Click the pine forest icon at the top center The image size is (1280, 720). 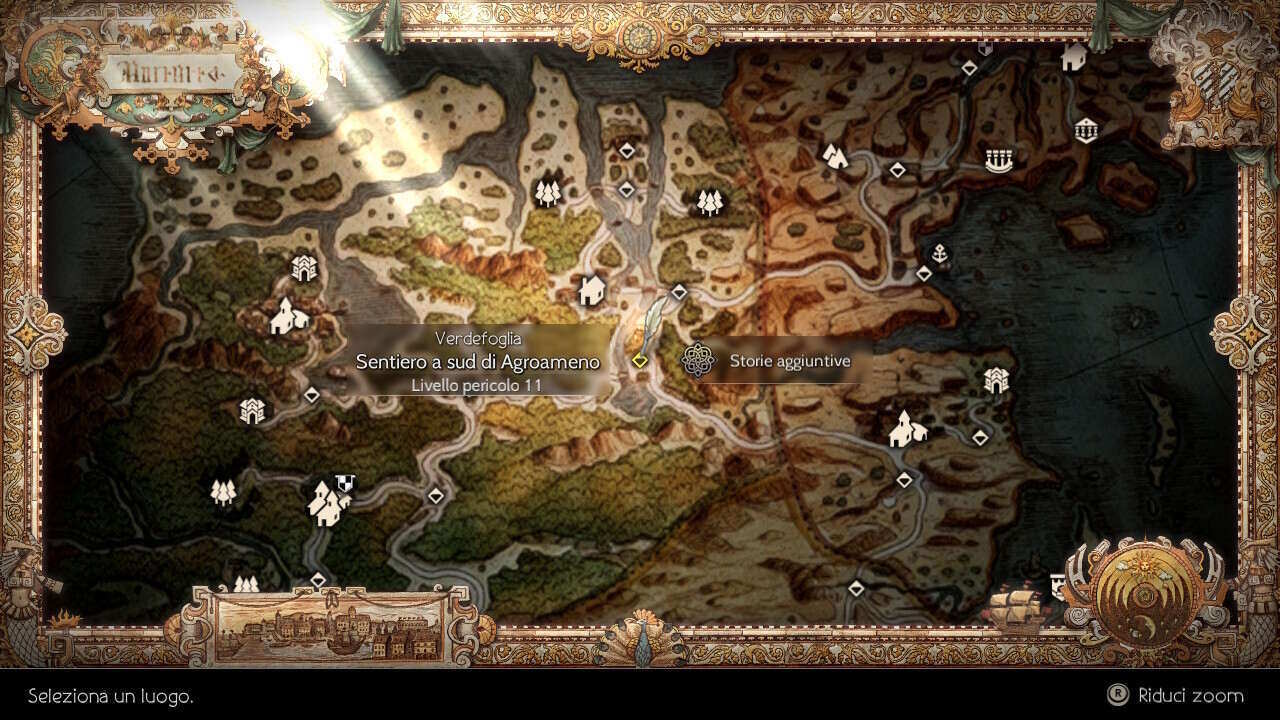[x=549, y=193]
